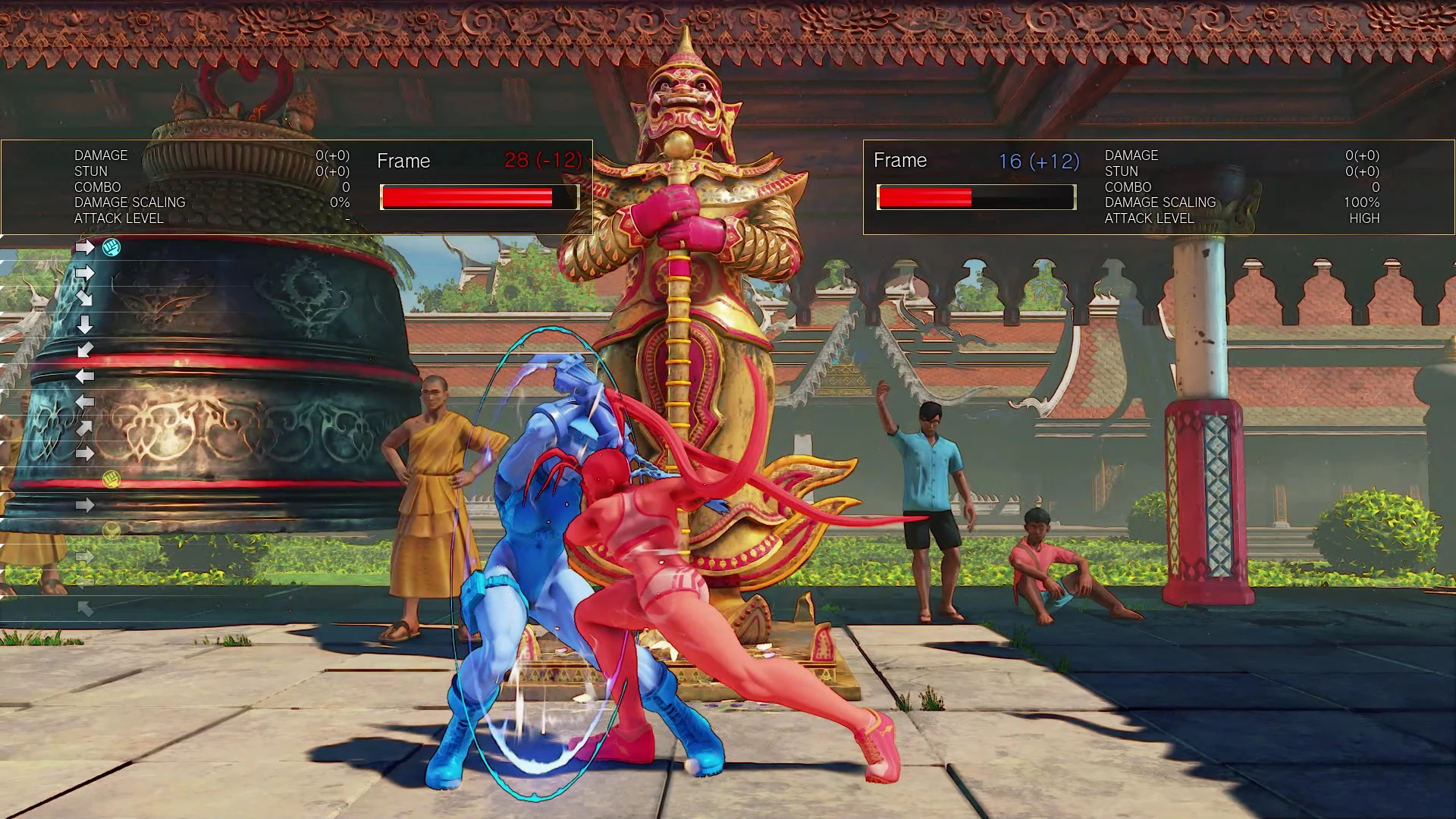Click the topmost forward arrow input icon

(86, 246)
